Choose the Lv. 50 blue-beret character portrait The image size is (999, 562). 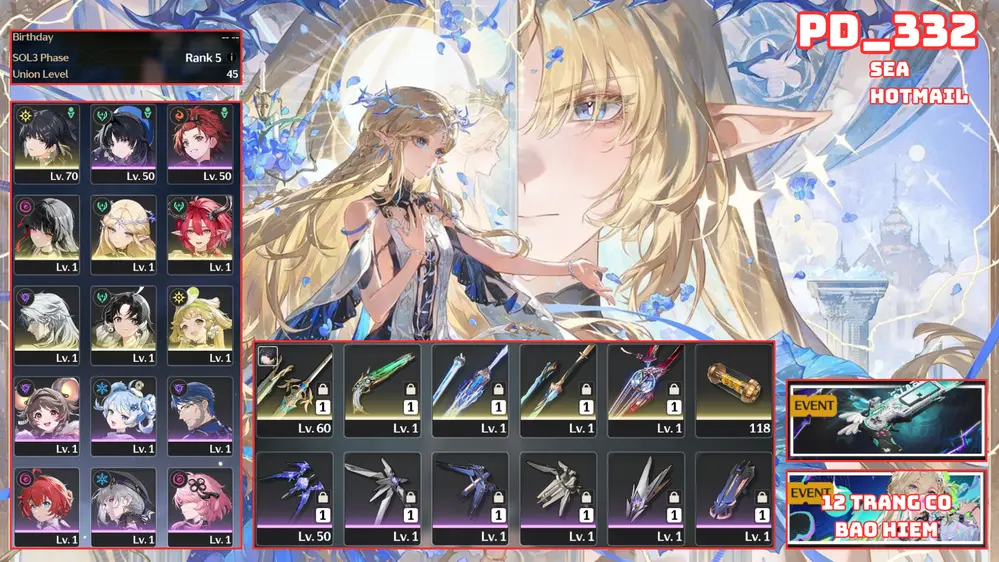pos(125,143)
